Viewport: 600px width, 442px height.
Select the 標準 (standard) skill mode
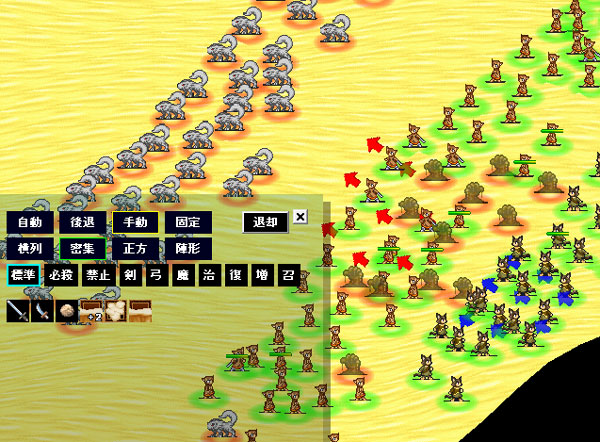click(x=23, y=274)
